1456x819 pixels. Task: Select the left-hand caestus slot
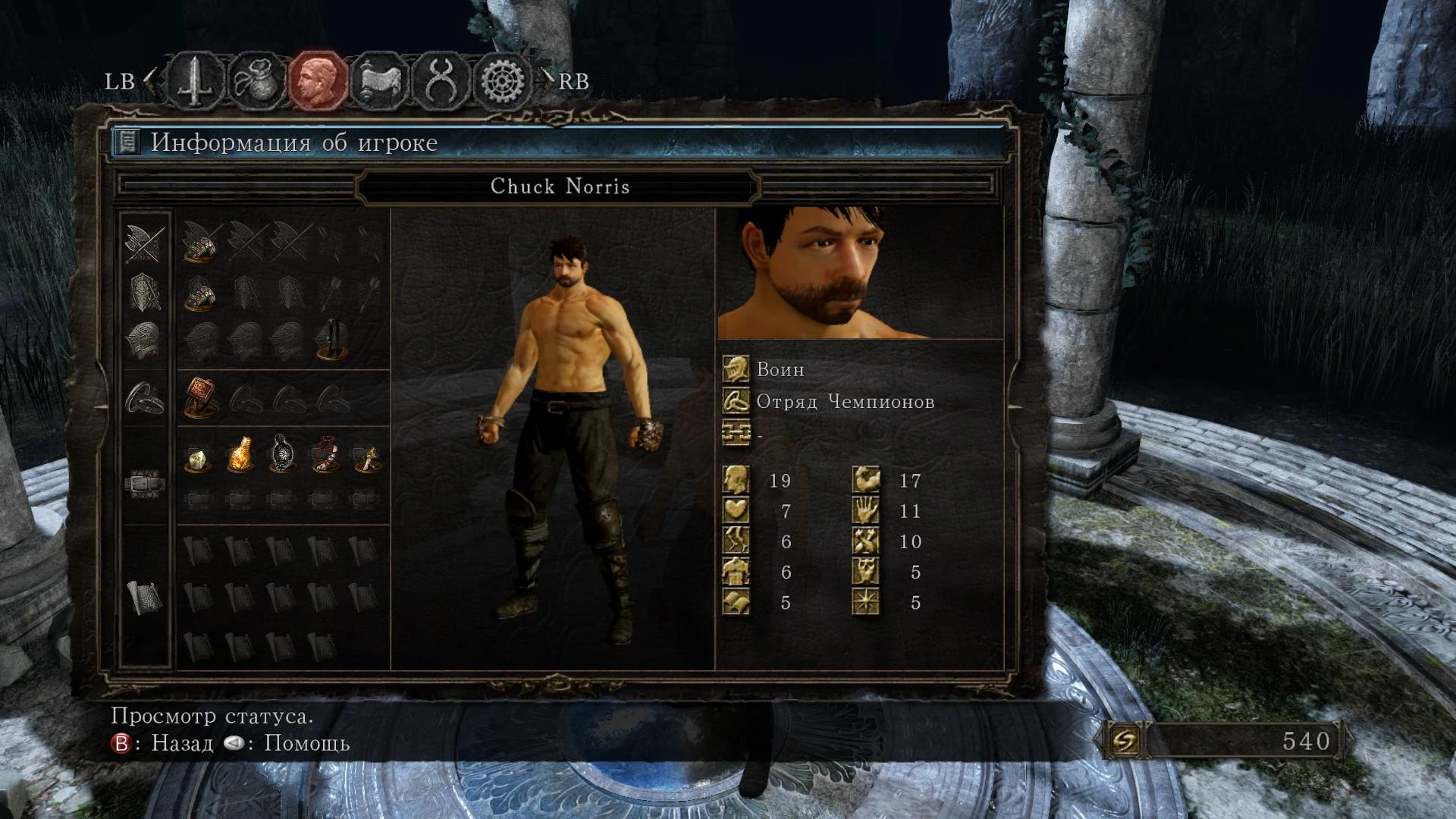coord(200,293)
